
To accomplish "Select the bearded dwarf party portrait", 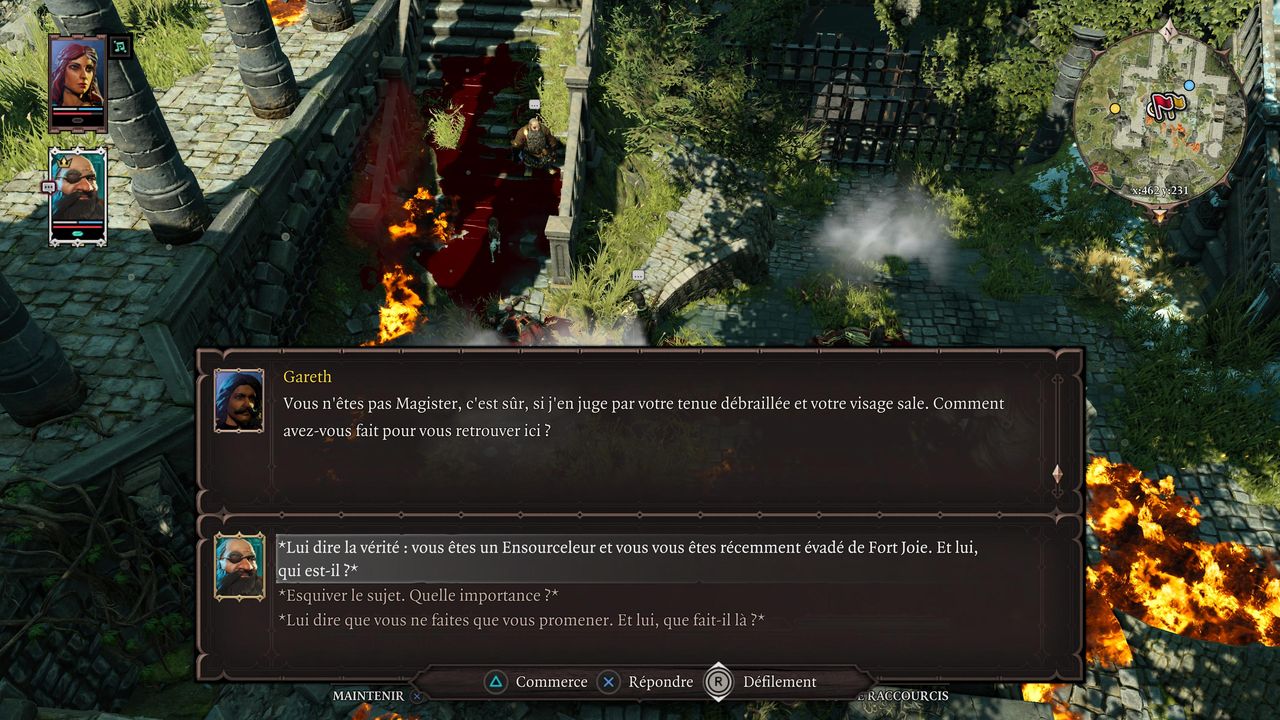I will pyautogui.click(x=78, y=195).
